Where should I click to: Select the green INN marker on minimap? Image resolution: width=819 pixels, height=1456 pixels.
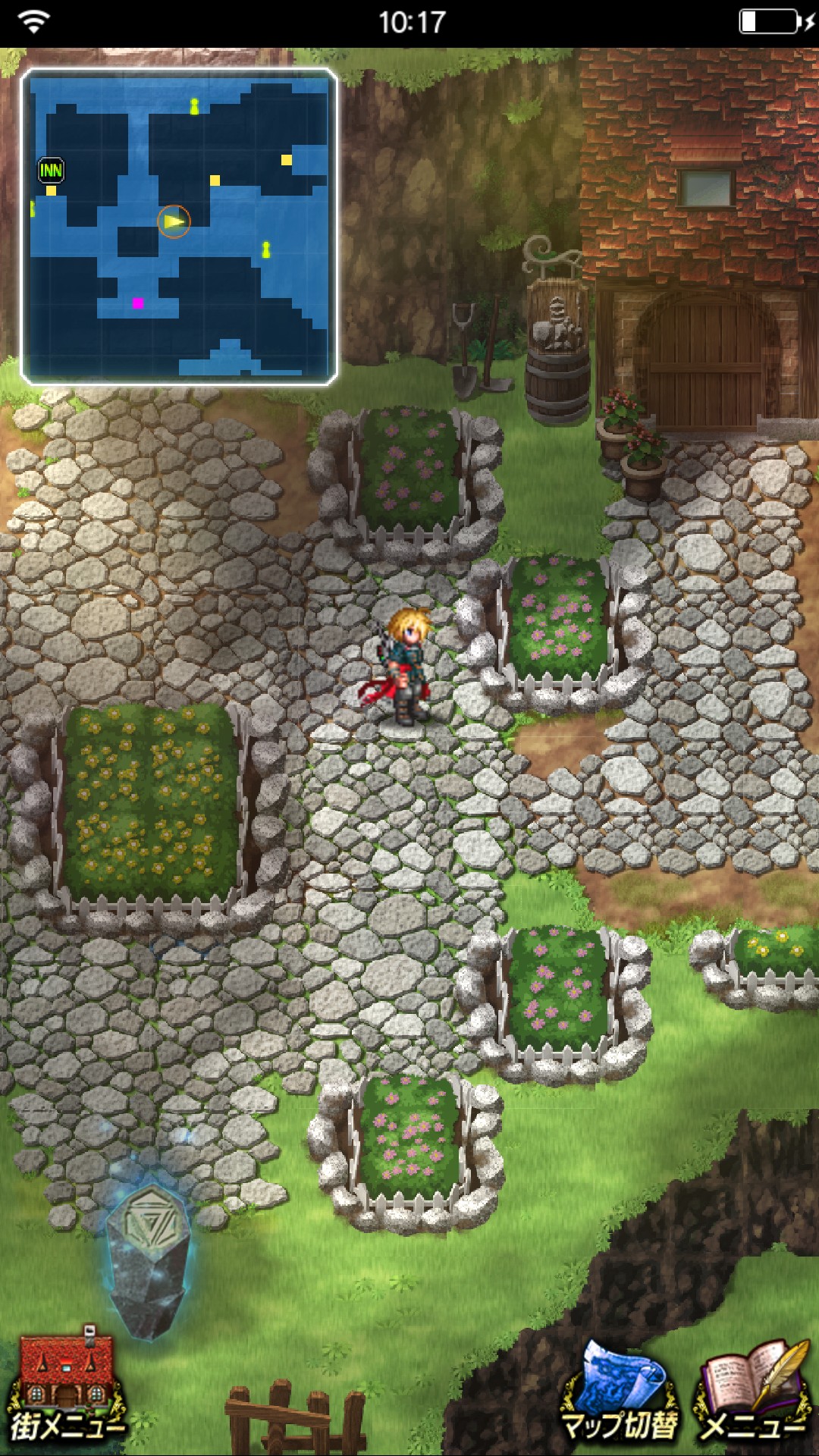point(51,170)
